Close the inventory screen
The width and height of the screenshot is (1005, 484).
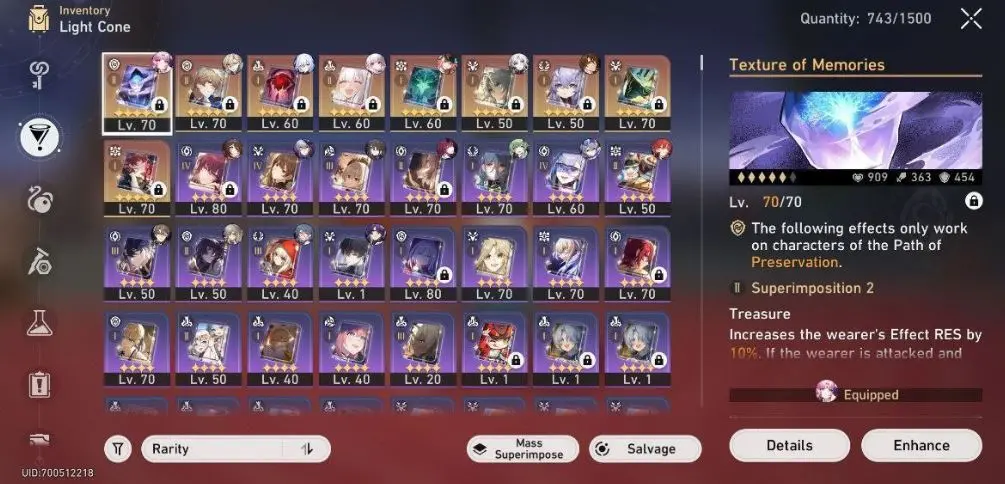coord(970,18)
